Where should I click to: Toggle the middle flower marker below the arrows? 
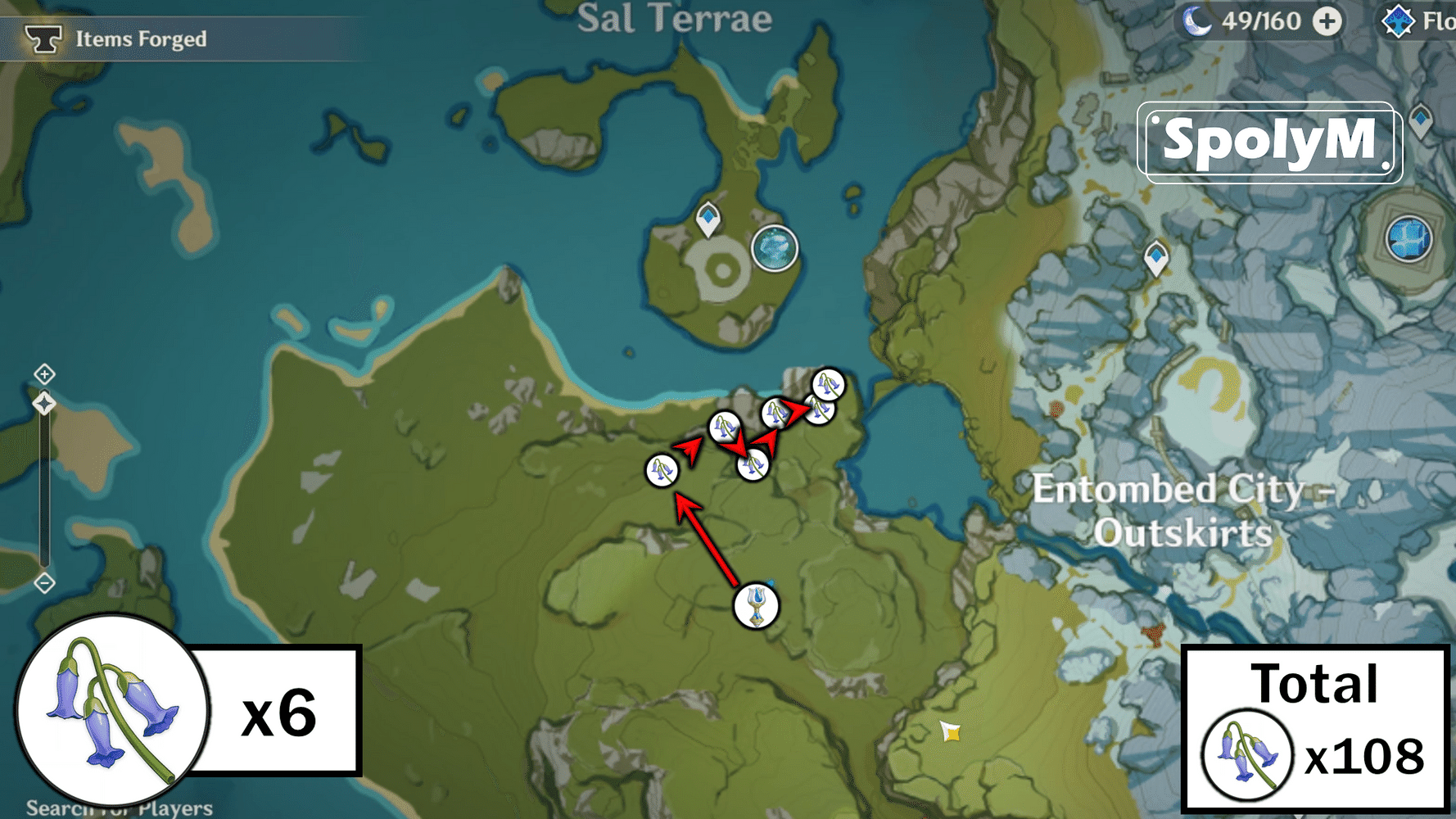click(x=753, y=465)
